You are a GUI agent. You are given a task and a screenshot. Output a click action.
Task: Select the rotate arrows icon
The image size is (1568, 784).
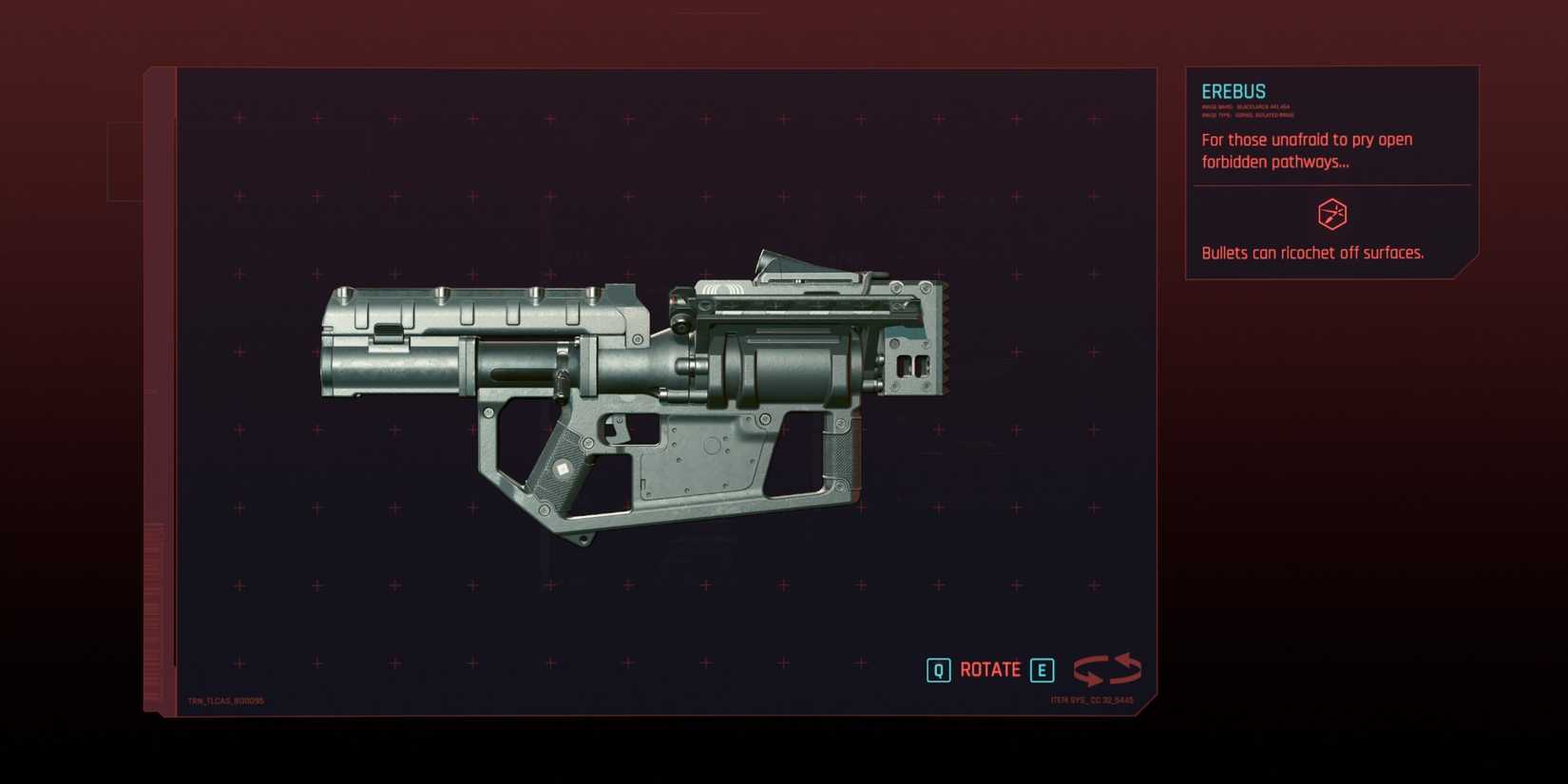click(1107, 670)
